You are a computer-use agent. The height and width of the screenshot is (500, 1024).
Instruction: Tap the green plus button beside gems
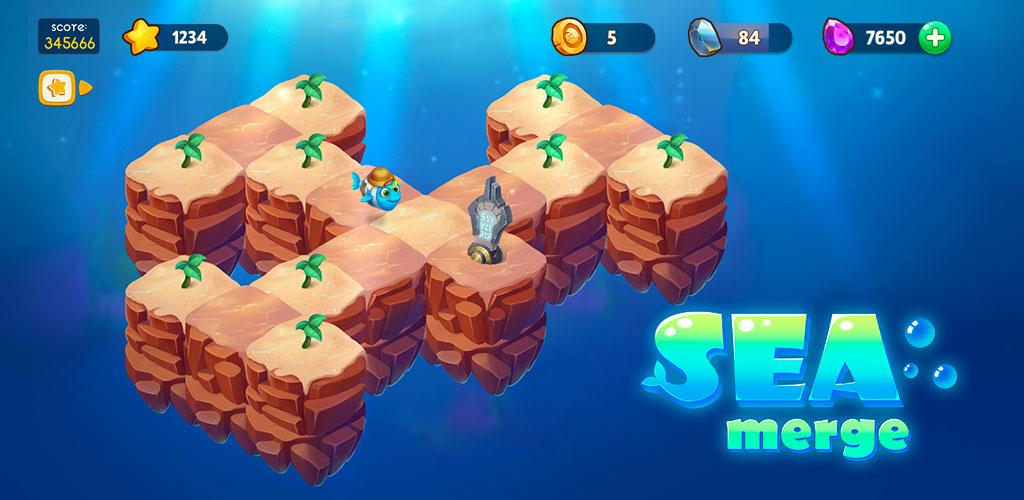[x=935, y=38]
